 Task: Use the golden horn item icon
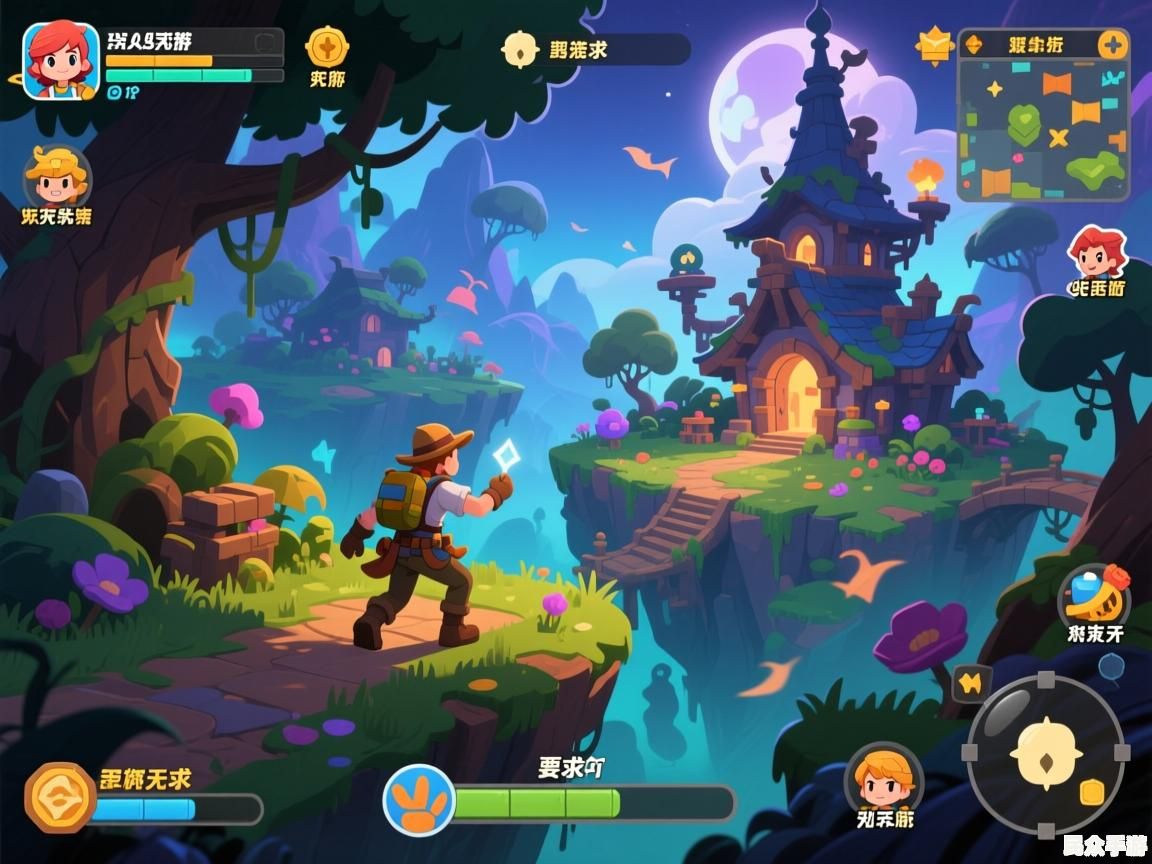pyautogui.click(x=1094, y=596)
